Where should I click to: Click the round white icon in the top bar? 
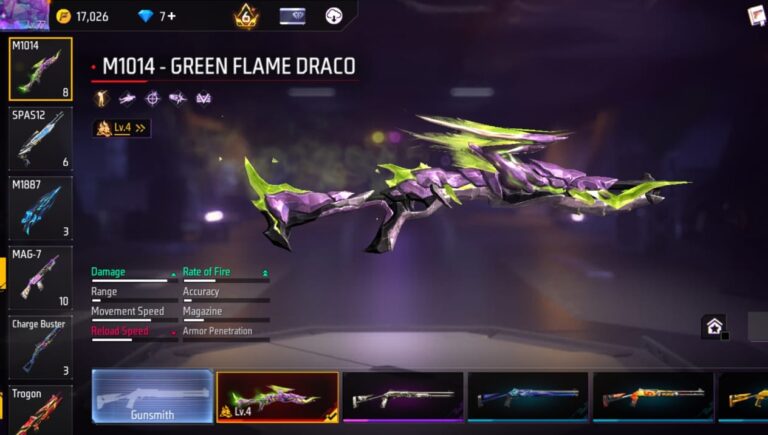(x=334, y=16)
